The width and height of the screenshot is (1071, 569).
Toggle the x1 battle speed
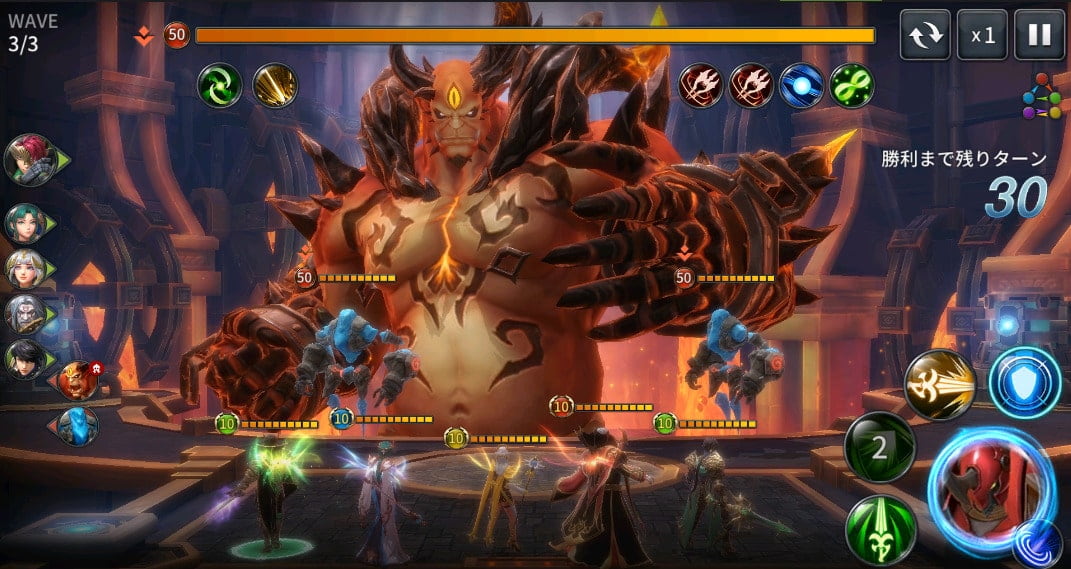(982, 36)
